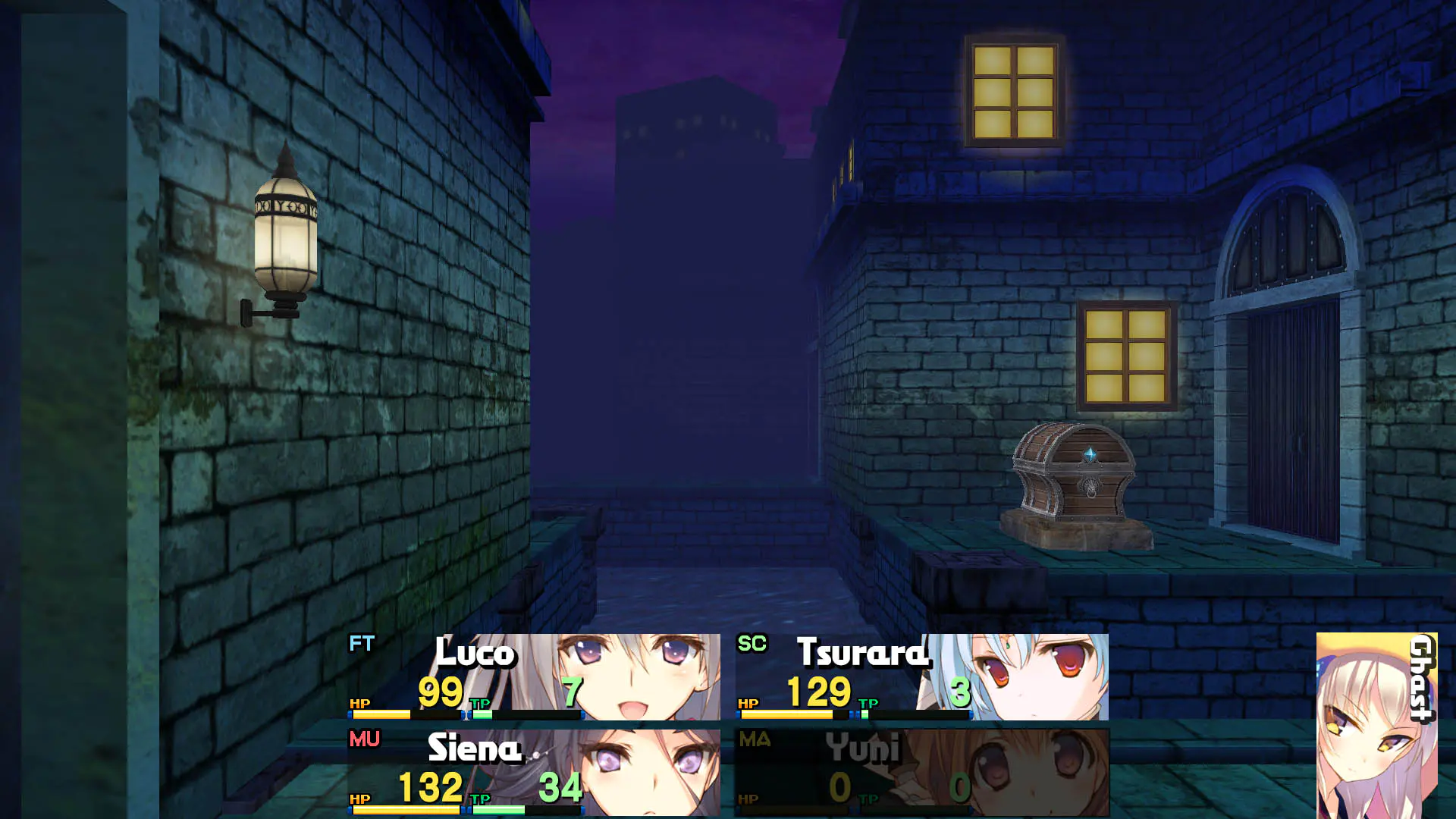Click Yuni's grayed-out name
Viewport: 1456px width, 819px height.
864,749
